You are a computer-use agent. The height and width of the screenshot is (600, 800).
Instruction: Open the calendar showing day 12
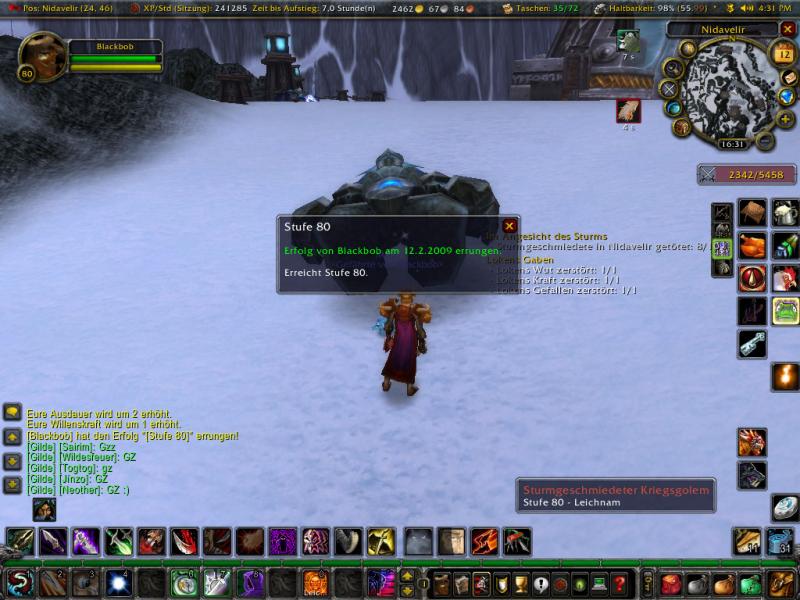tap(783, 55)
